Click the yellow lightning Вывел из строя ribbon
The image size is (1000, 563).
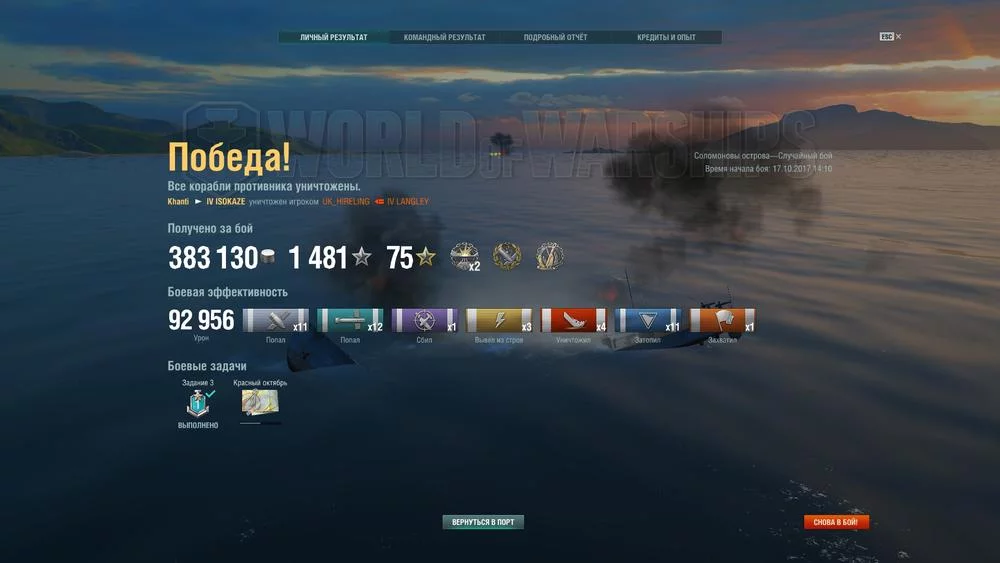[x=499, y=320]
